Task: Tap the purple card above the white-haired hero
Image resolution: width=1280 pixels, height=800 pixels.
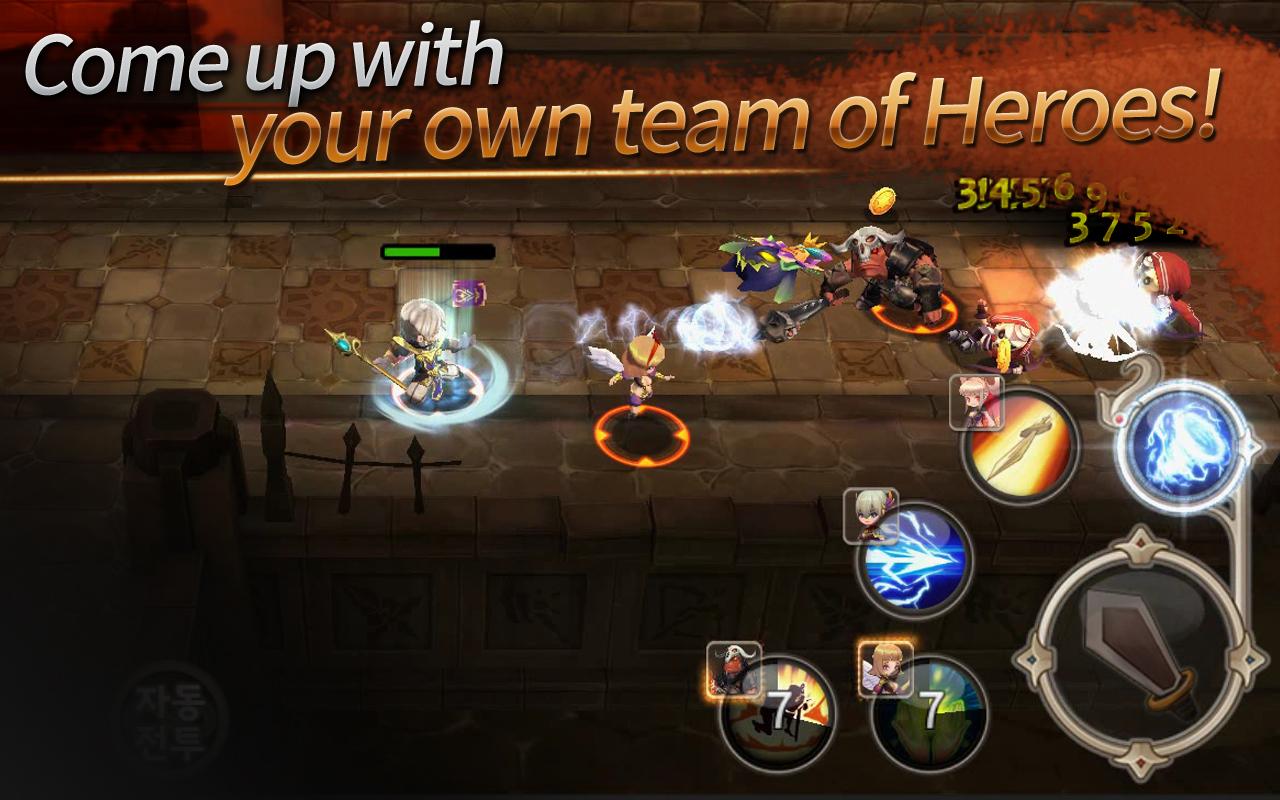Action: [x=470, y=294]
